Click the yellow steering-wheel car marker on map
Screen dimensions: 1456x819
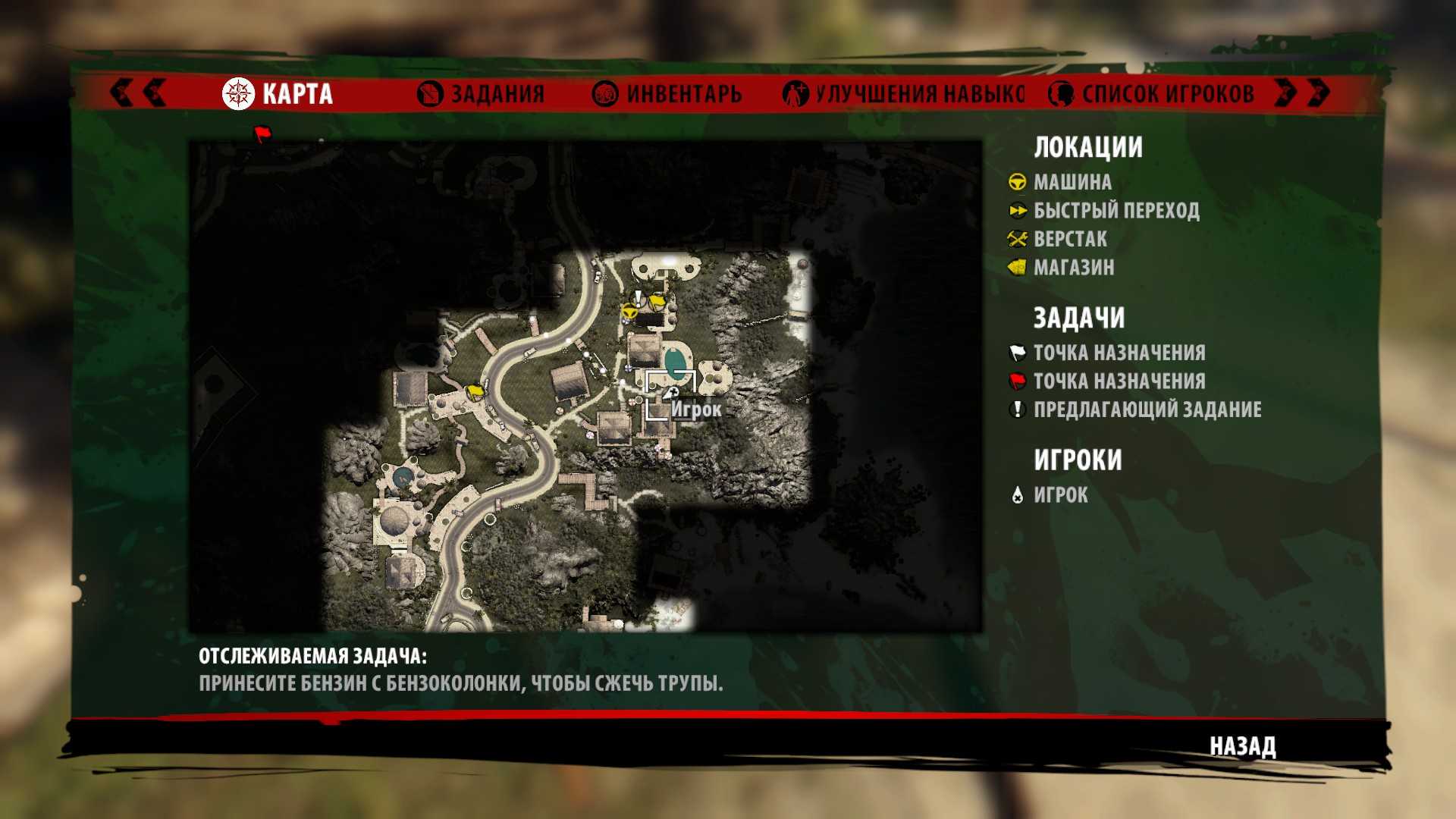(629, 311)
